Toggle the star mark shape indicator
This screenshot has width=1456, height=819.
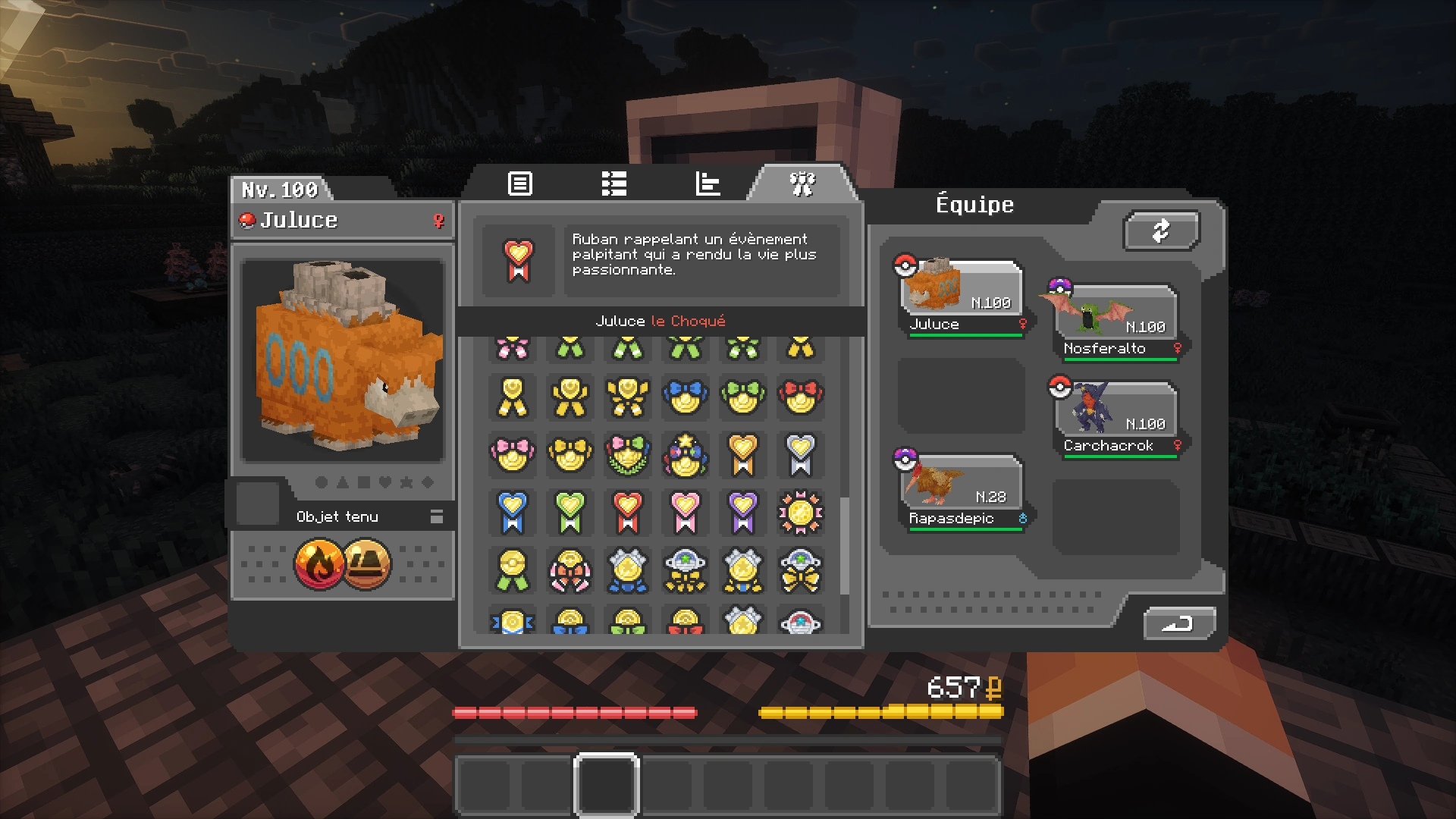click(x=406, y=482)
